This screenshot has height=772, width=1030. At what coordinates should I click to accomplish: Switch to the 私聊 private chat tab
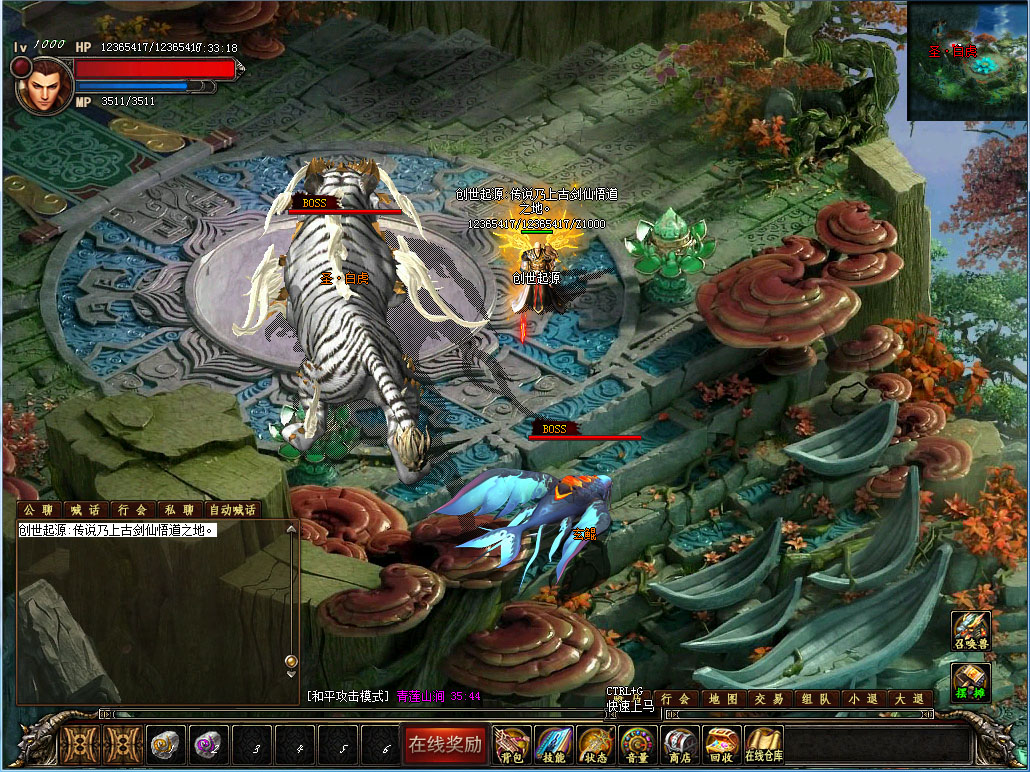[180, 510]
